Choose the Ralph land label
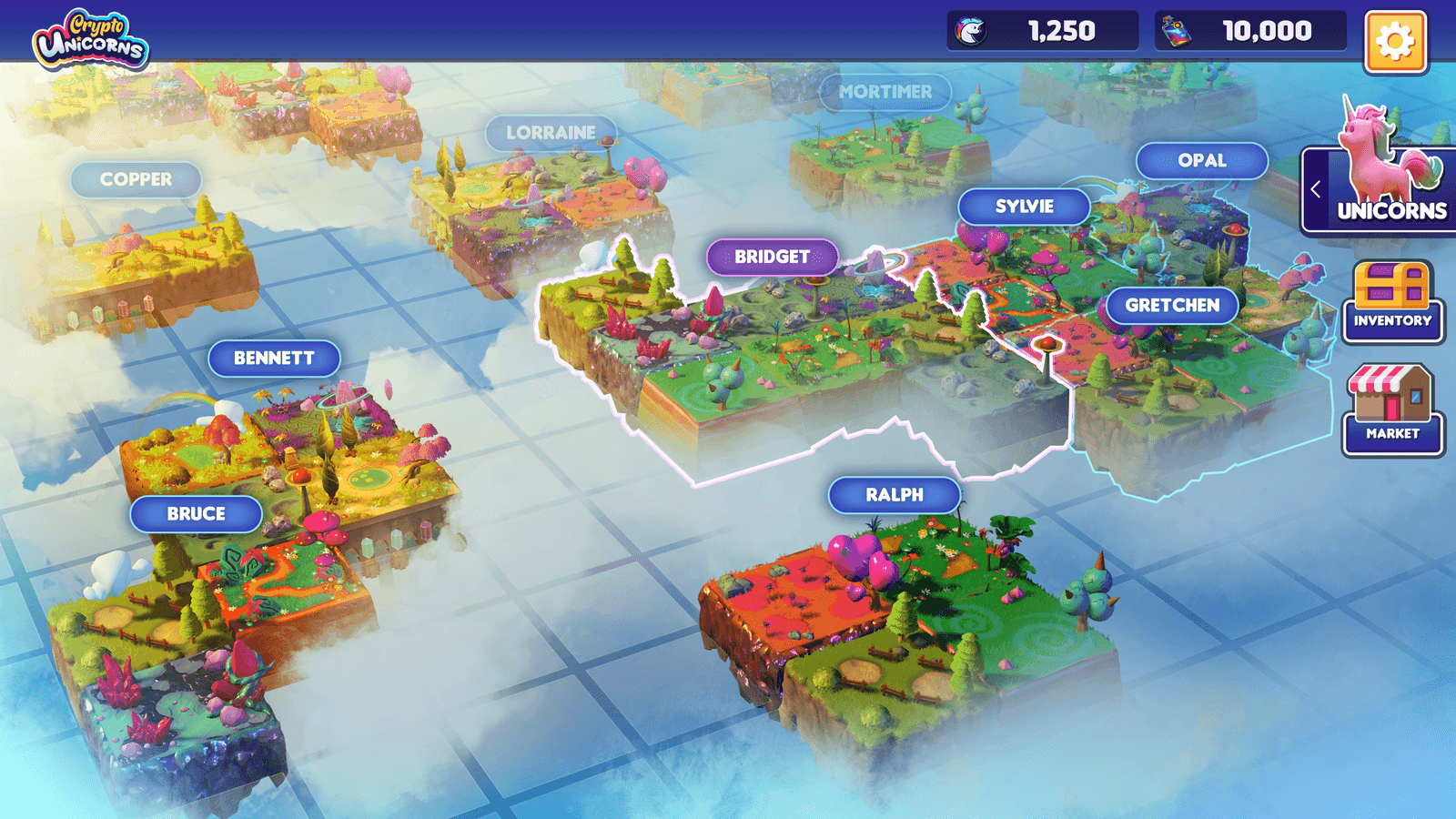The width and height of the screenshot is (1456, 819). [894, 495]
